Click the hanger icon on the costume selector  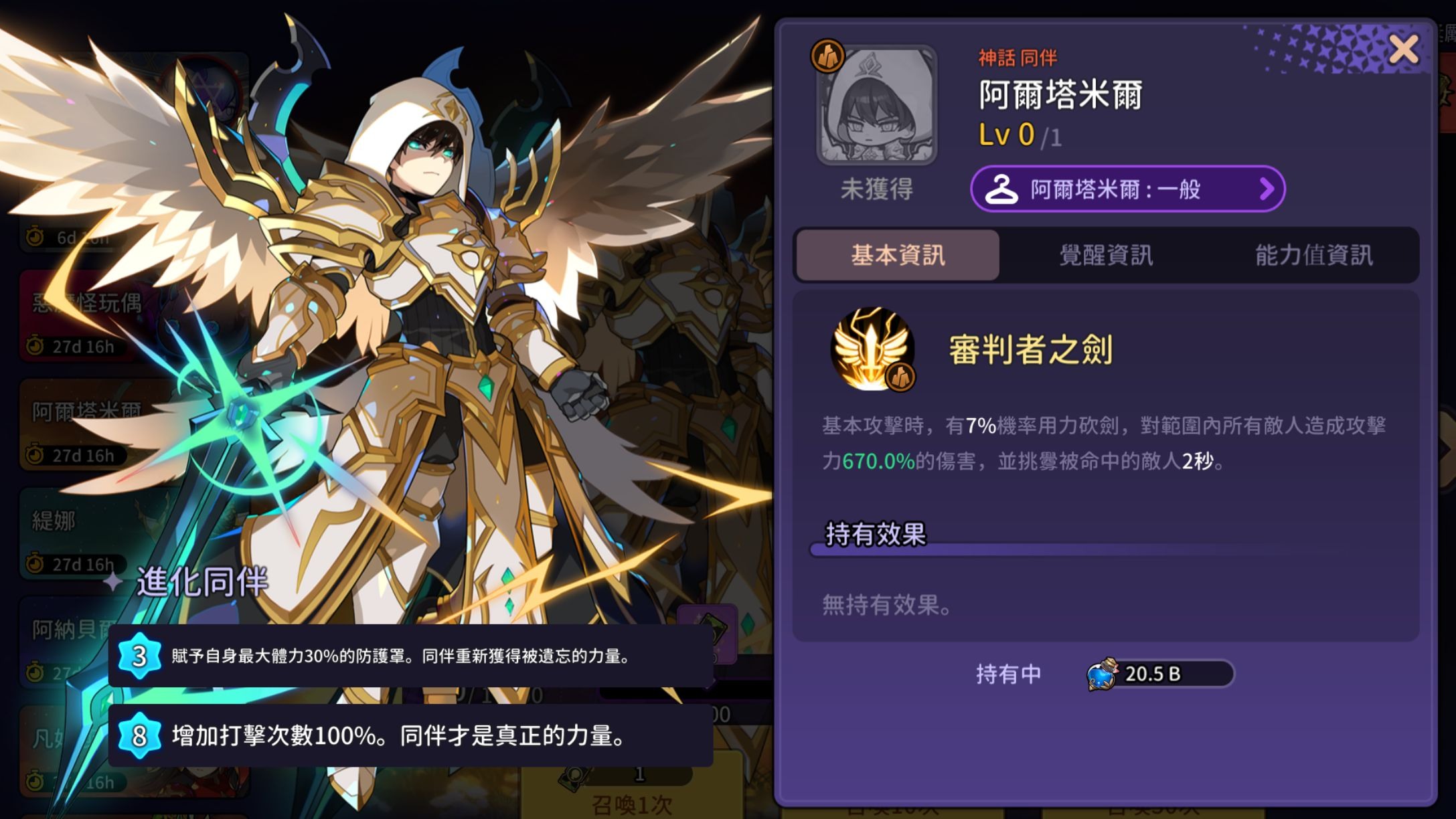coord(1002,190)
